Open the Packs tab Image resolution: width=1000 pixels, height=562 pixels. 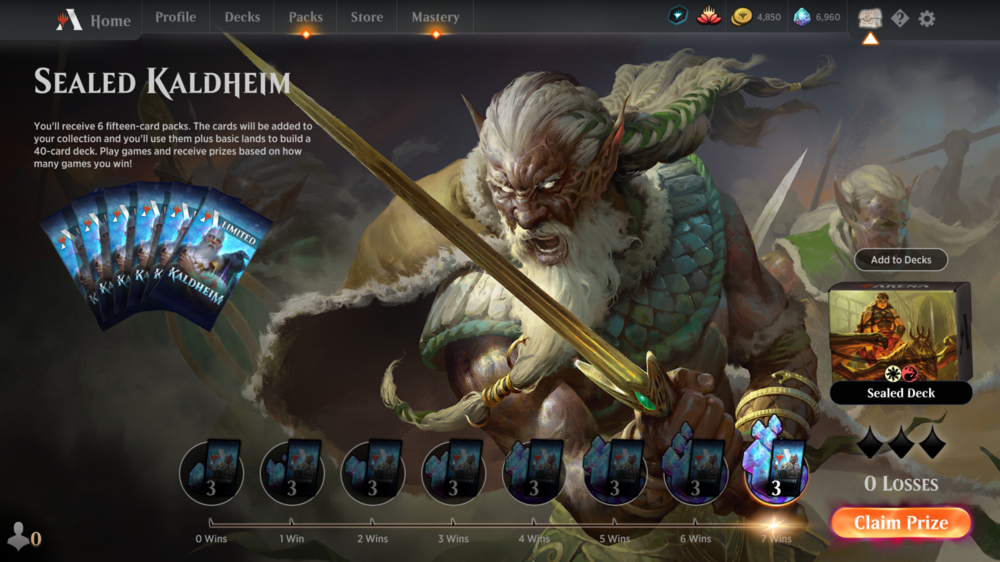pyautogui.click(x=305, y=17)
